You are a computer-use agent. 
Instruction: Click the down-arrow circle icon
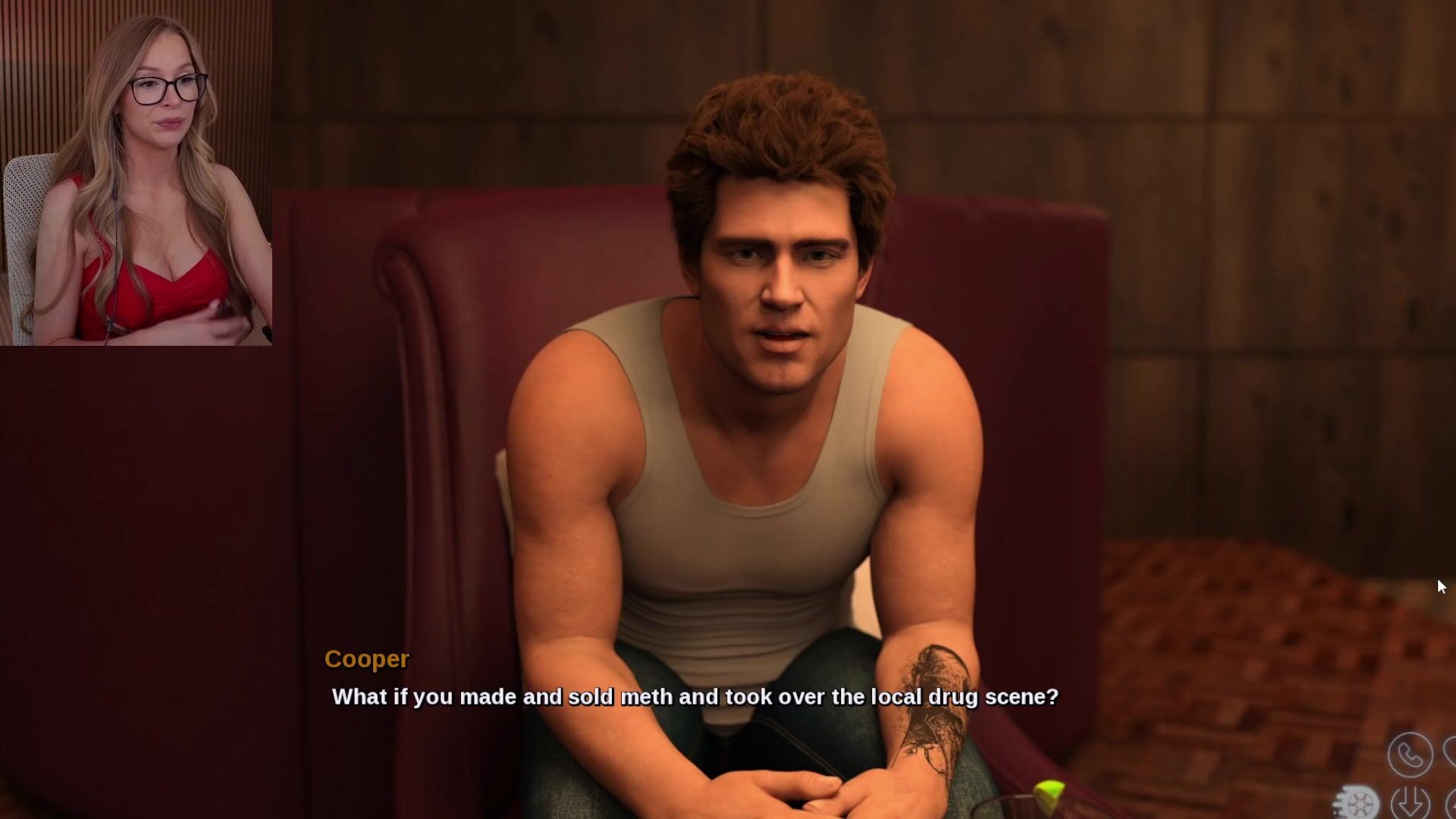tap(1410, 802)
